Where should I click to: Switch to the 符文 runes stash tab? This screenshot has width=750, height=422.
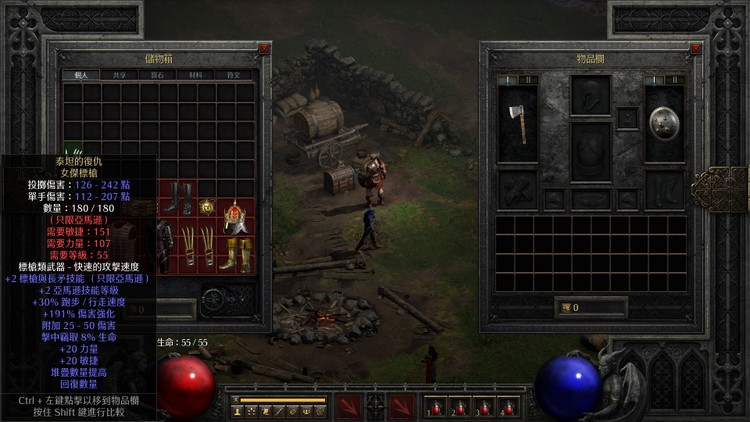click(233, 75)
